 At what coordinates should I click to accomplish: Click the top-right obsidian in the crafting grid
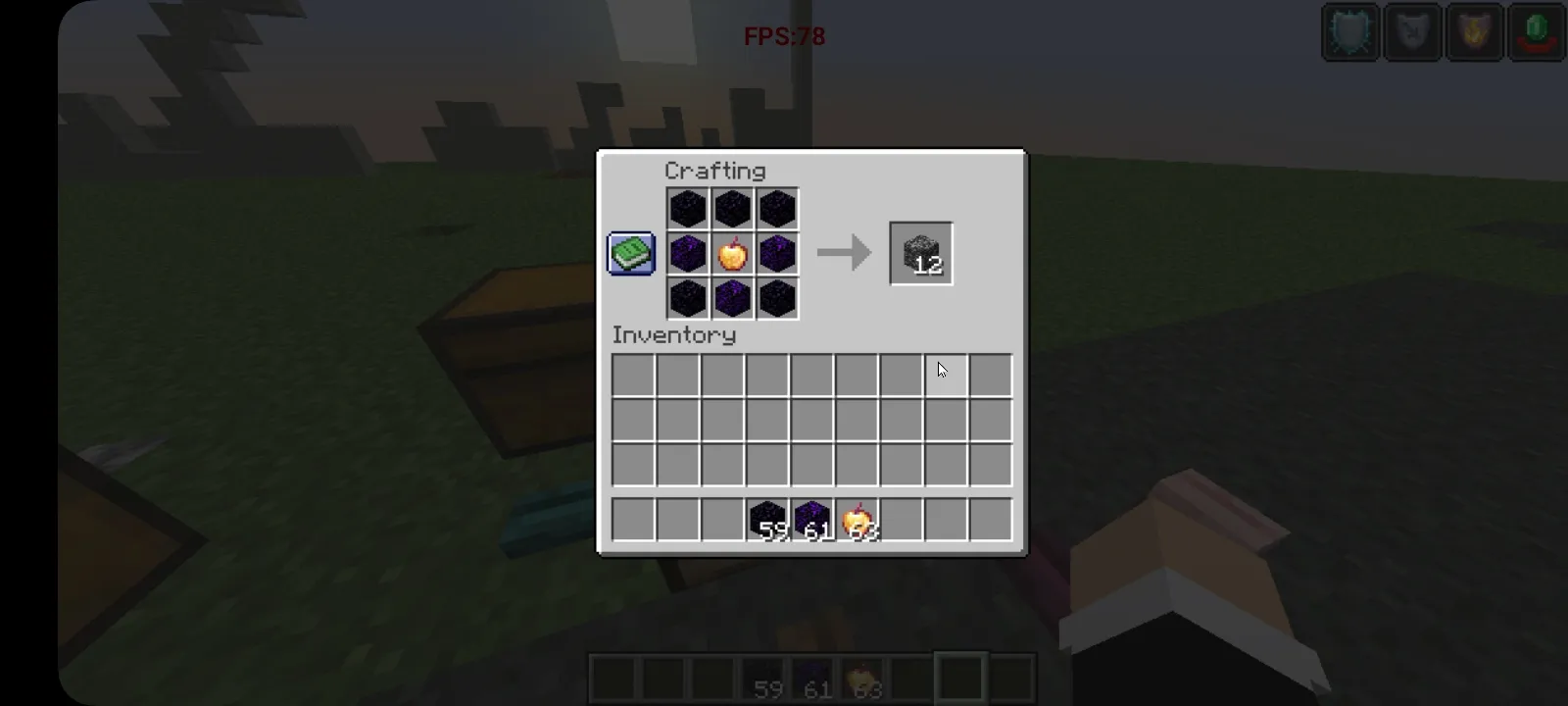(x=777, y=208)
